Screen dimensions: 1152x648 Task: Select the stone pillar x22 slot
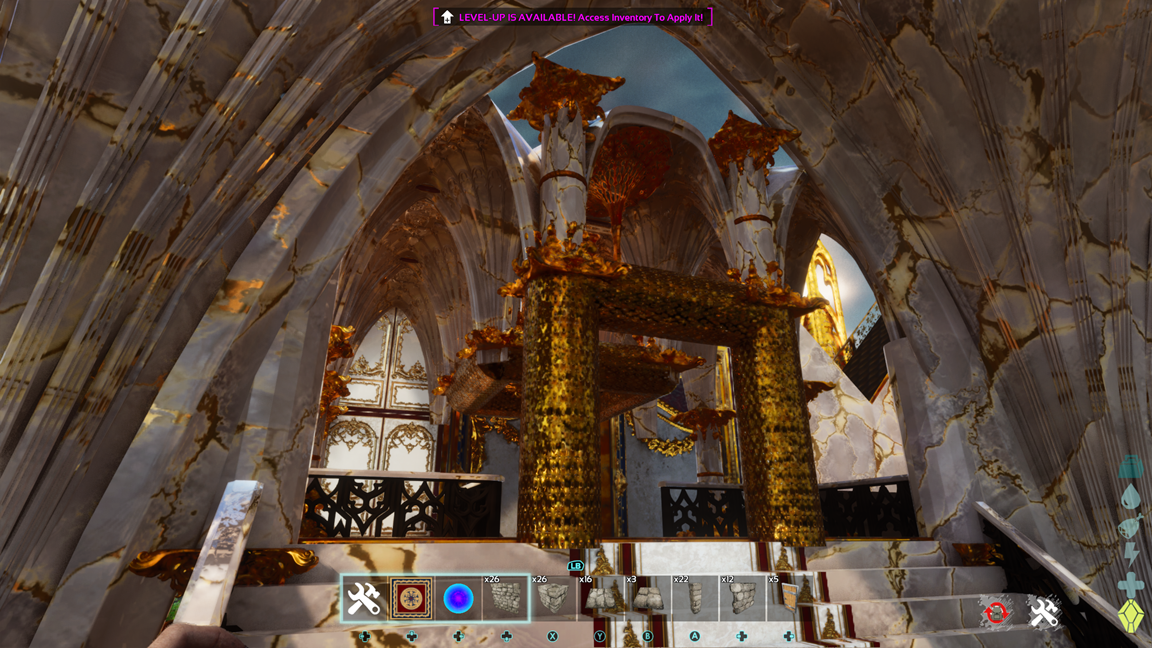click(695, 599)
